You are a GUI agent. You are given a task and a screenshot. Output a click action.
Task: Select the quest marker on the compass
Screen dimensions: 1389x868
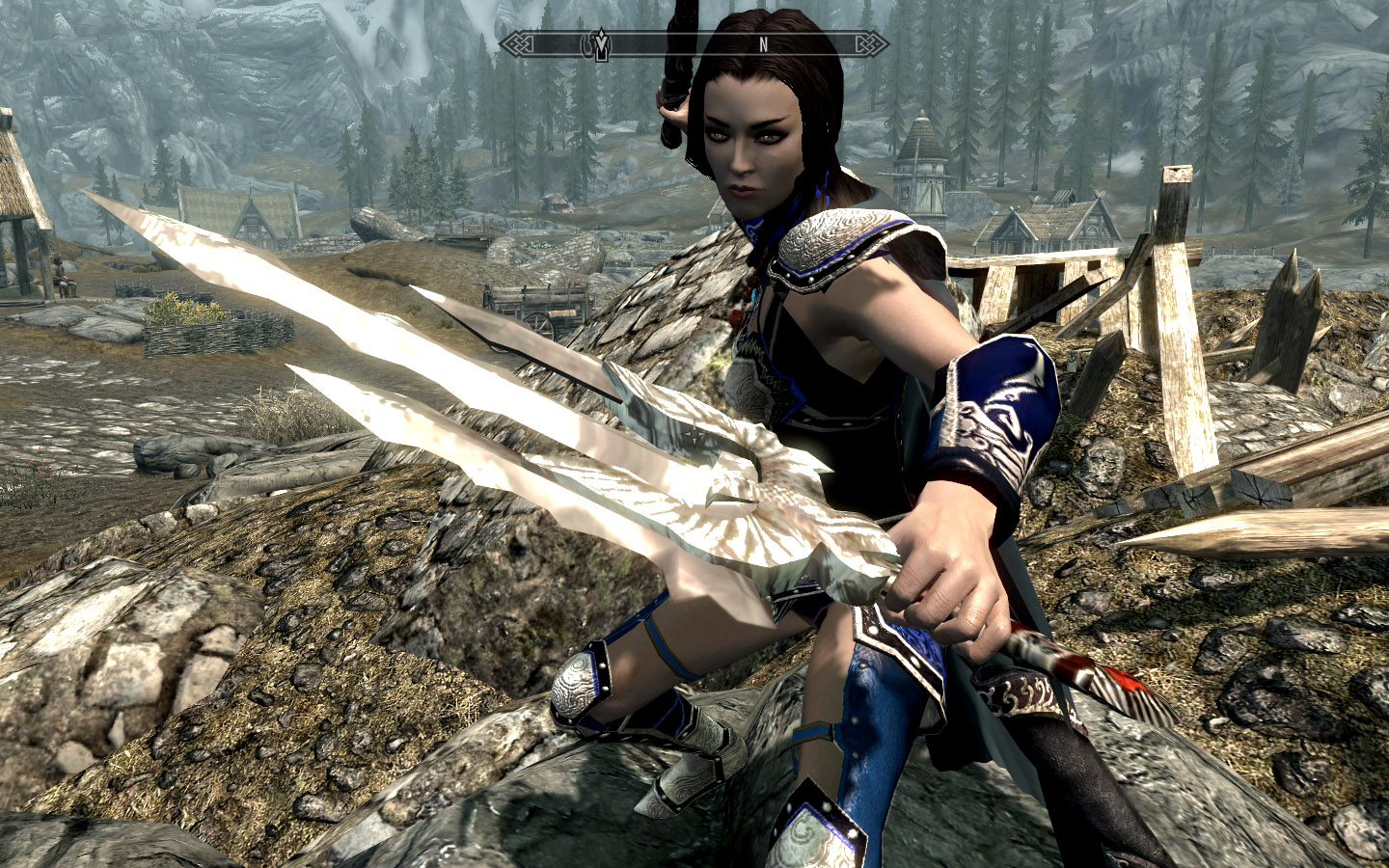pyautogui.click(x=600, y=45)
